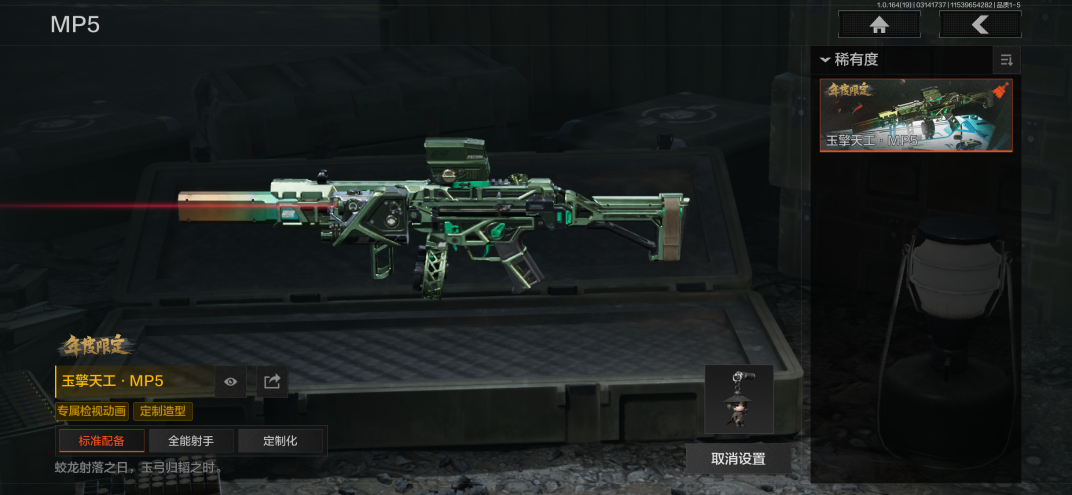This screenshot has width=1072, height=495.
Task: Open the 定制化 customization tab
Action: (280, 441)
